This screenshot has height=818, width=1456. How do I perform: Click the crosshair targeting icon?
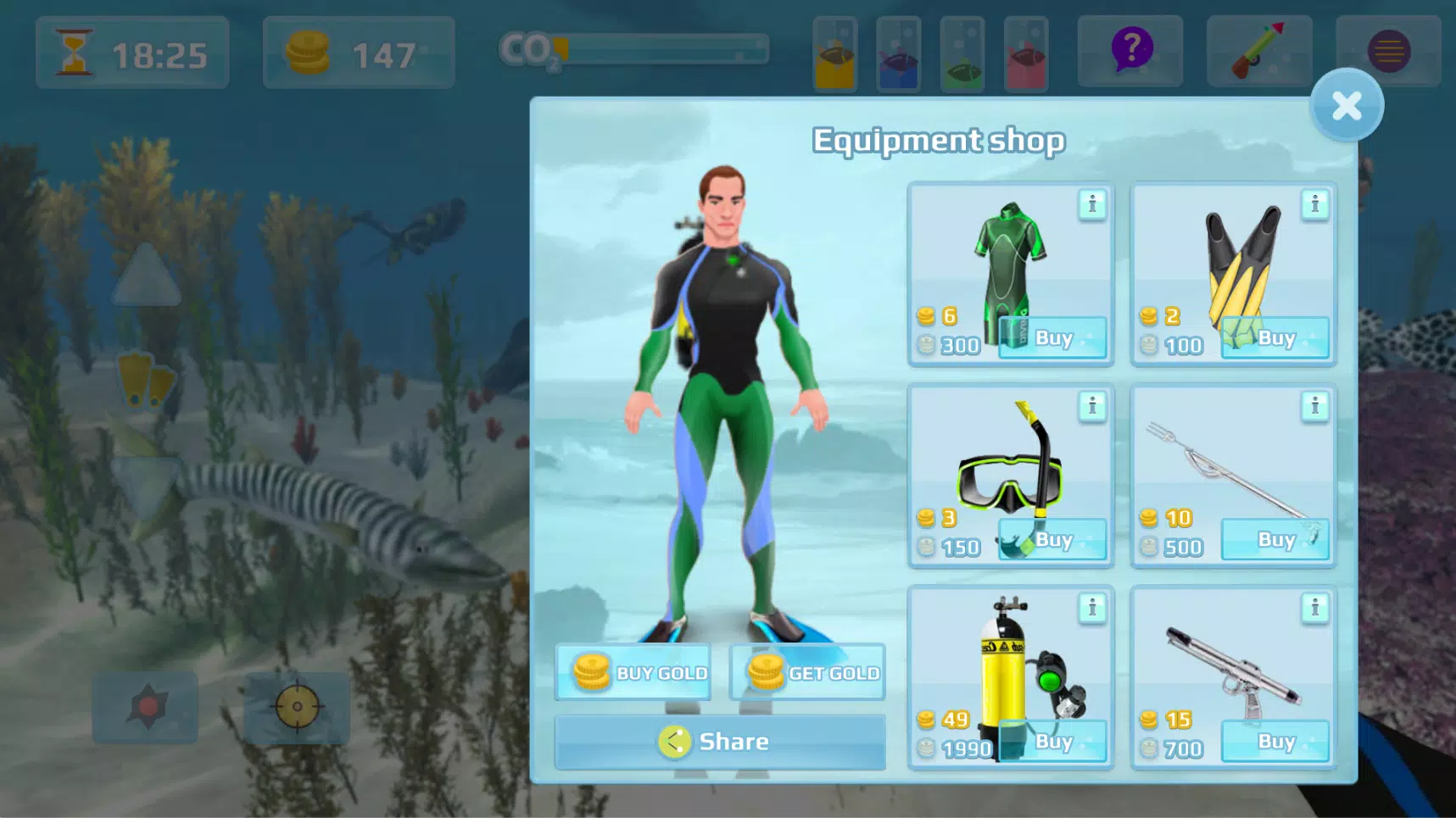(x=296, y=708)
